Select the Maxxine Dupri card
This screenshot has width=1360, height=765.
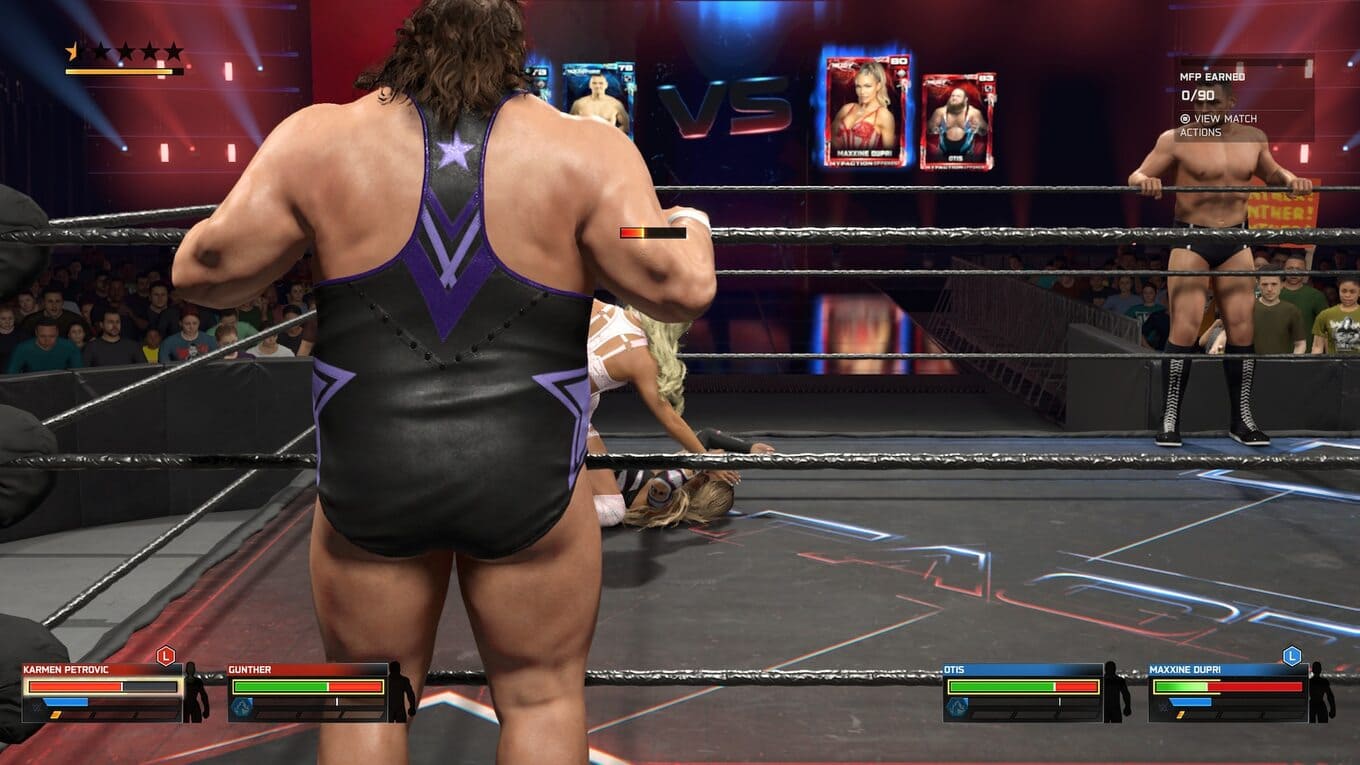(x=868, y=110)
